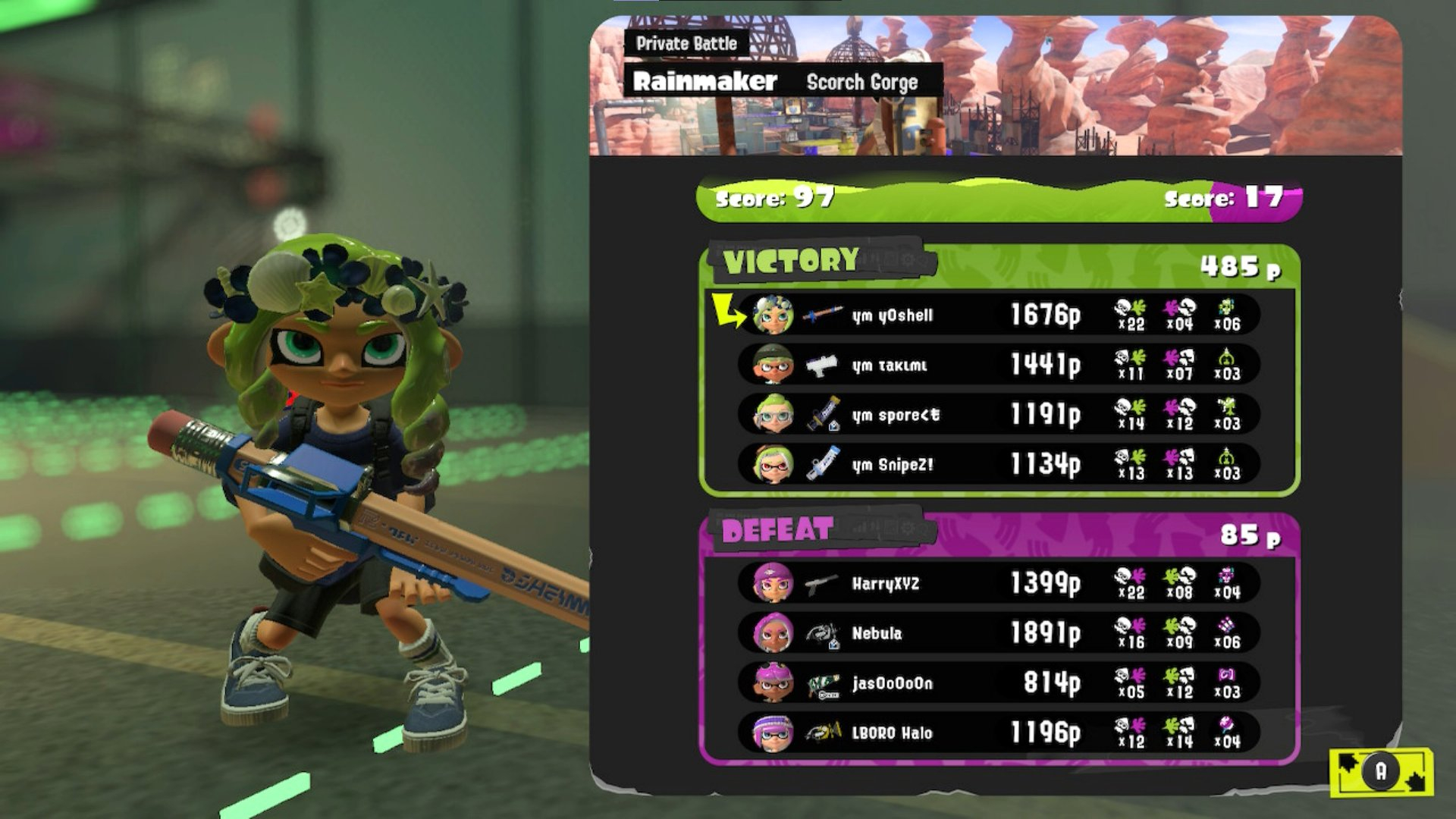
Task: Choose Nebula's result row
Action: tap(998, 633)
